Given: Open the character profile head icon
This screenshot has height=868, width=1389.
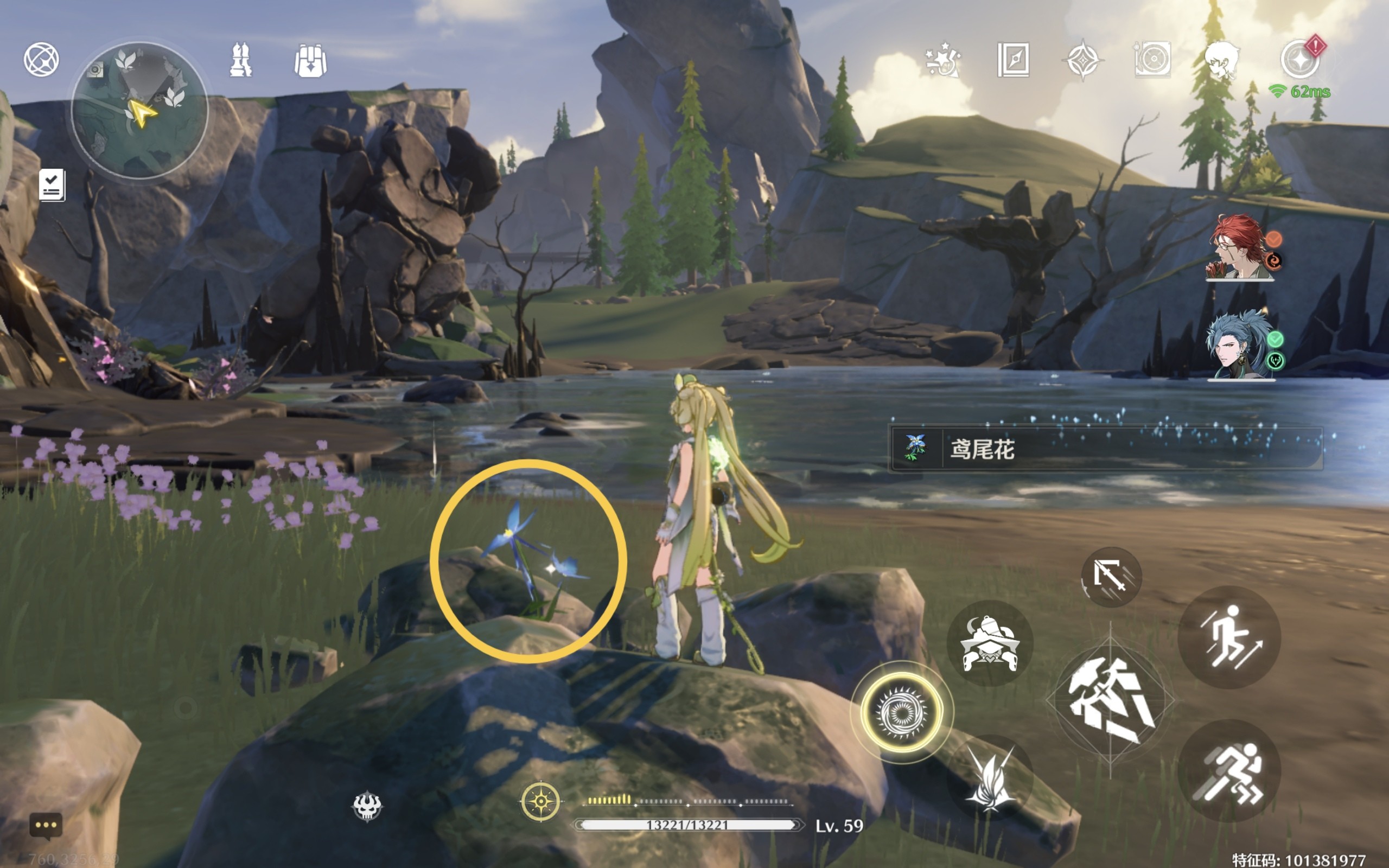Looking at the screenshot, I should tap(1221, 60).
